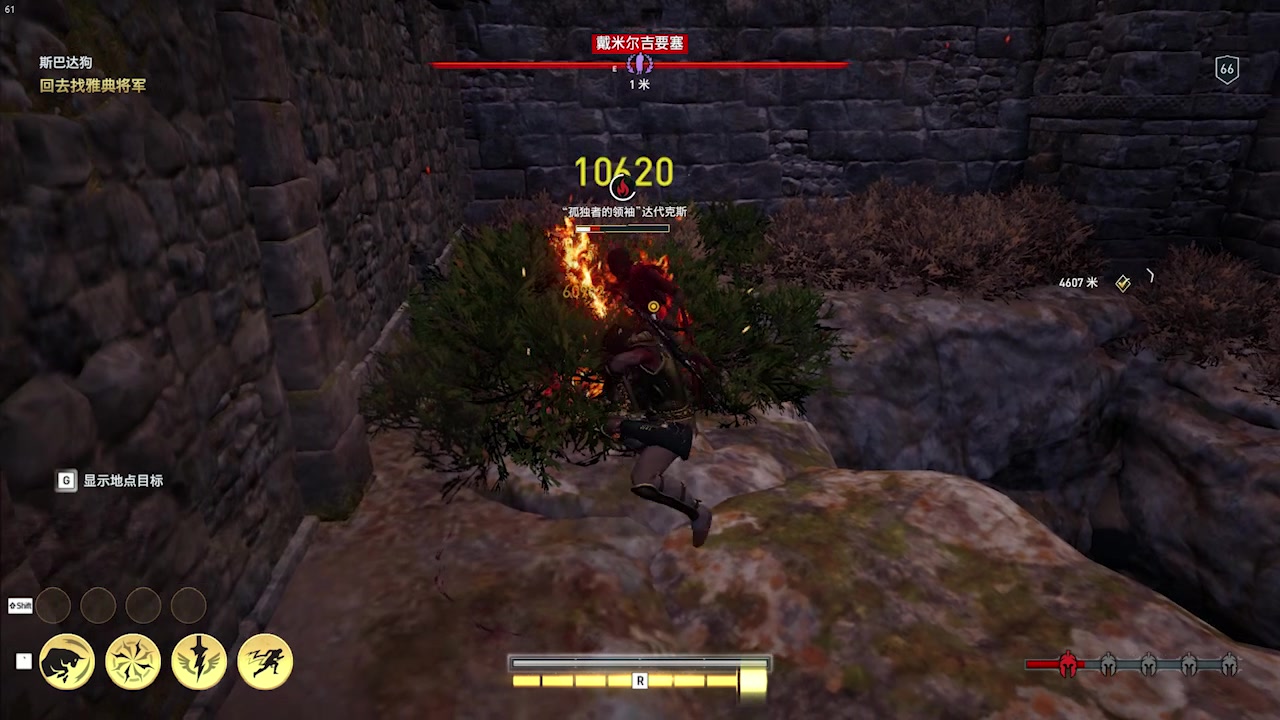Select the quest waypoint diamond marker
This screenshot has width=1280, height=720.
[1123, 283]
